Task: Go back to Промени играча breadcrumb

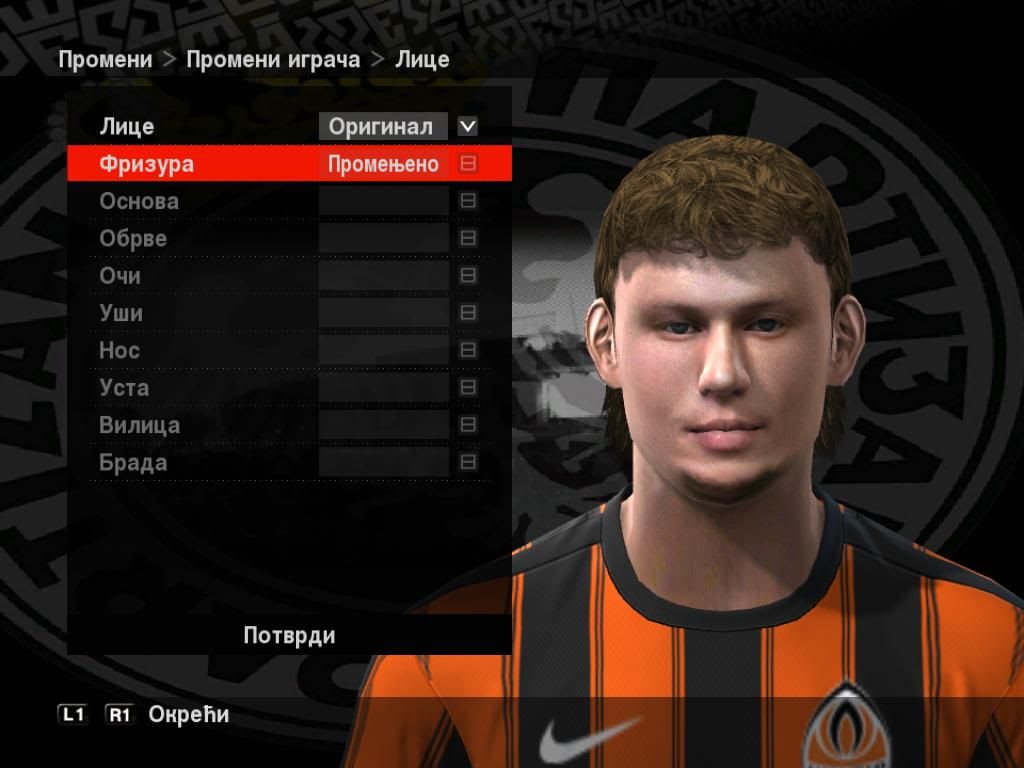Action: (273, 59)
